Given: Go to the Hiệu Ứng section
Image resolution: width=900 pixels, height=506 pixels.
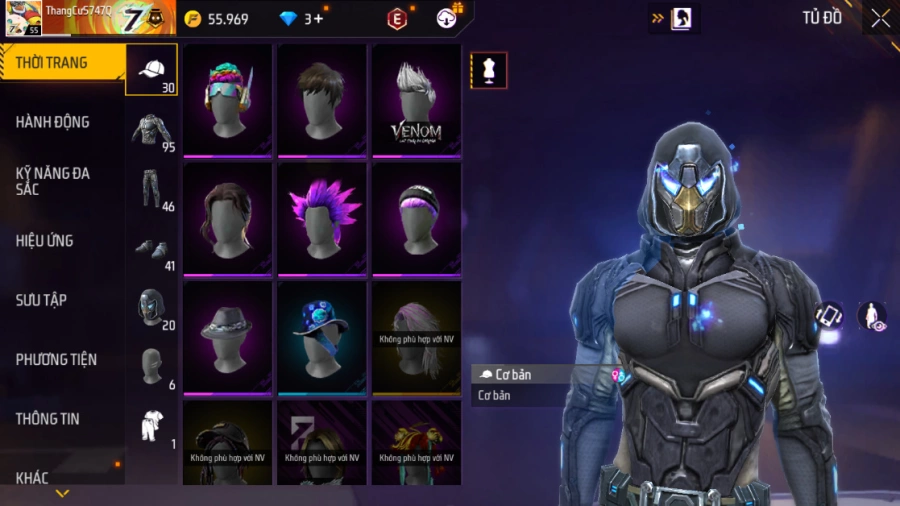Looking at the screenshot, I should click(x=45, y=241).
